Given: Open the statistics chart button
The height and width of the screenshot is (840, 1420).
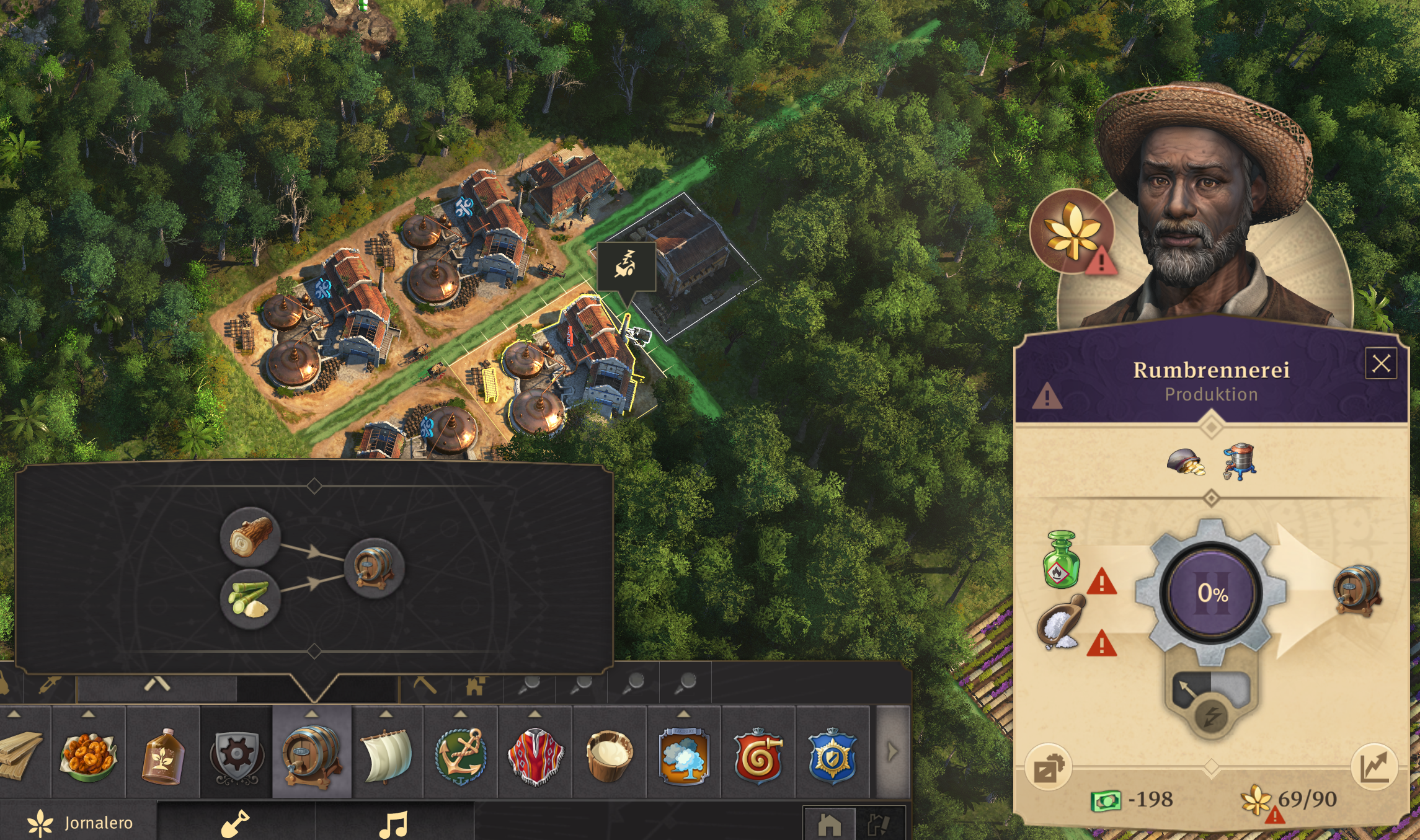Looking at the screenshot, I should pyautogui.click(x=1374, y=766).
